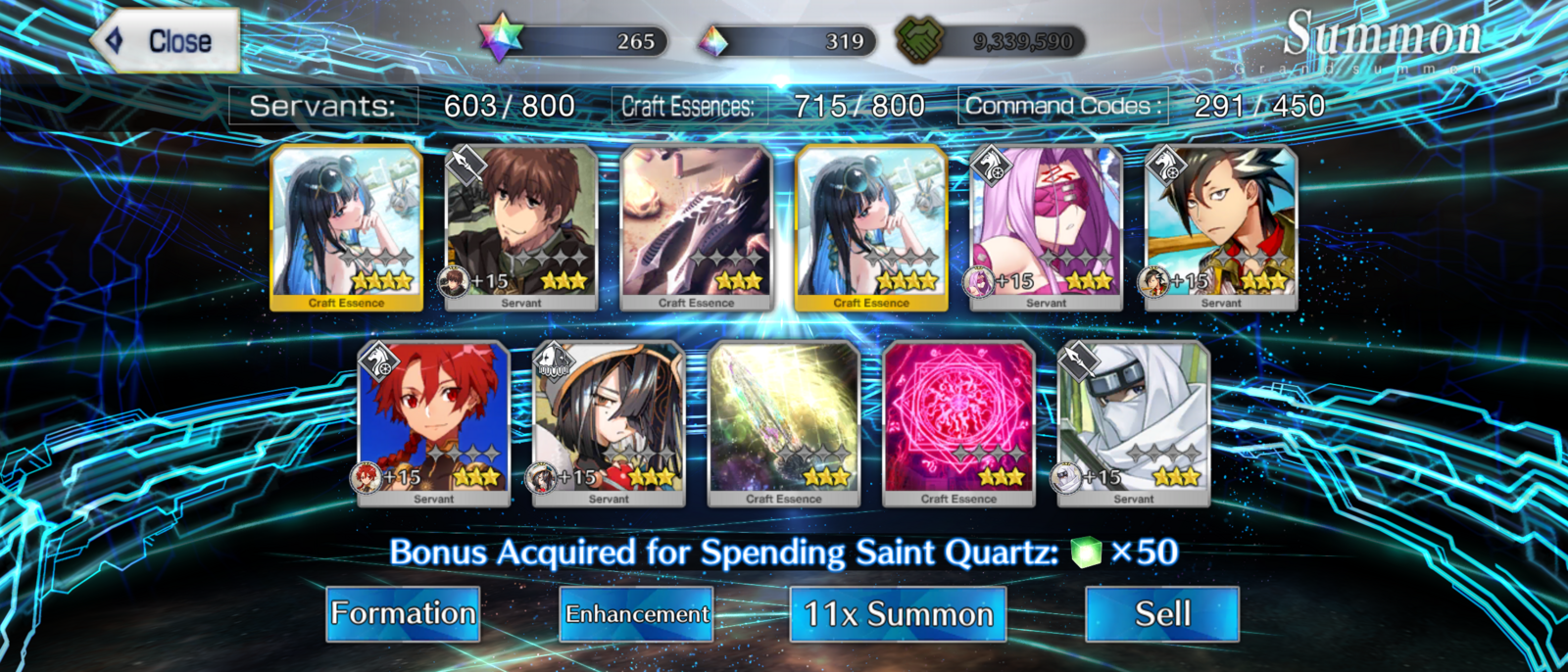Select the red-haired boy servant card

click(x=433, y=423)
